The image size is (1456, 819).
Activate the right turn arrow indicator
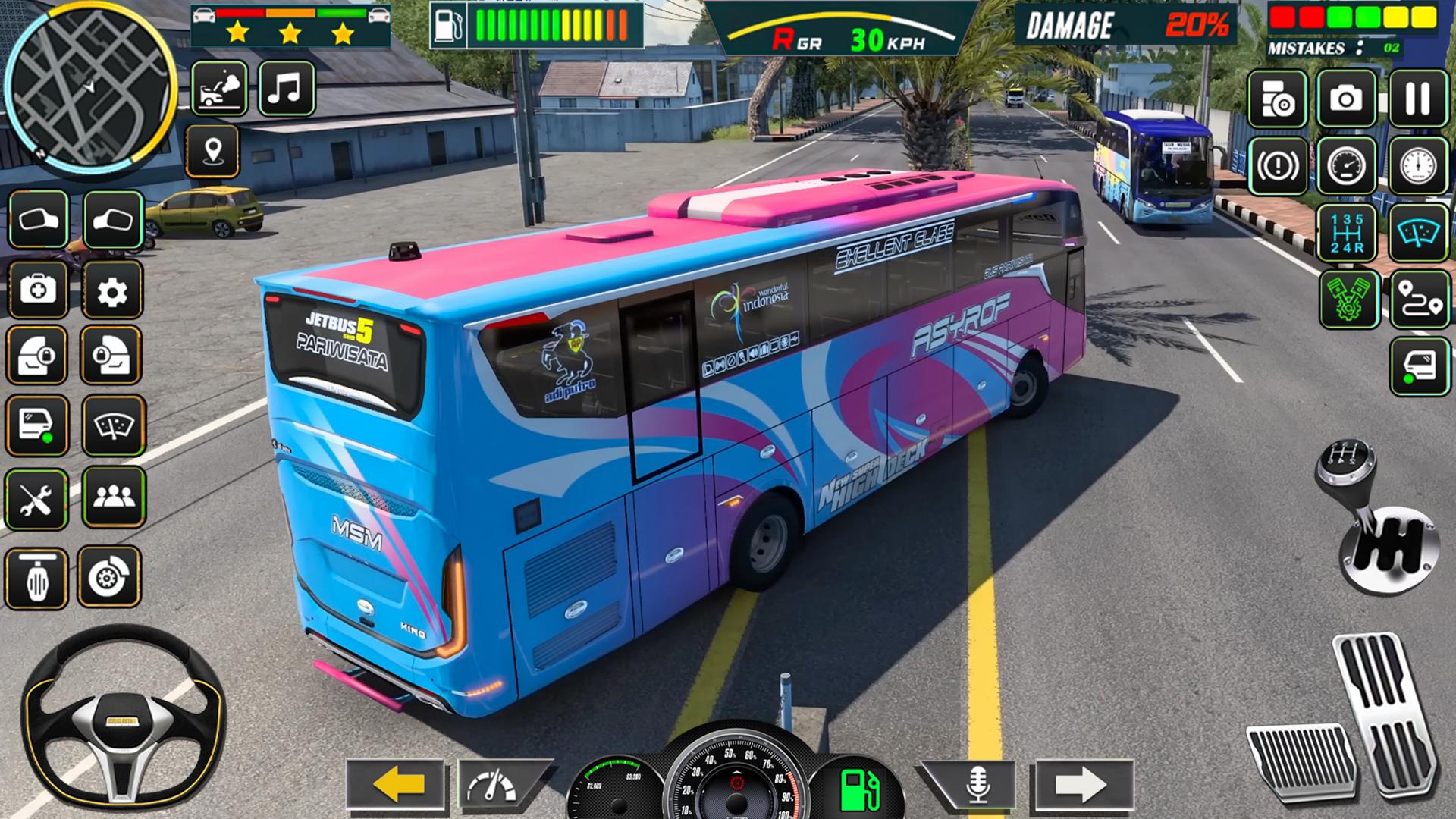tap(1083, 784)
